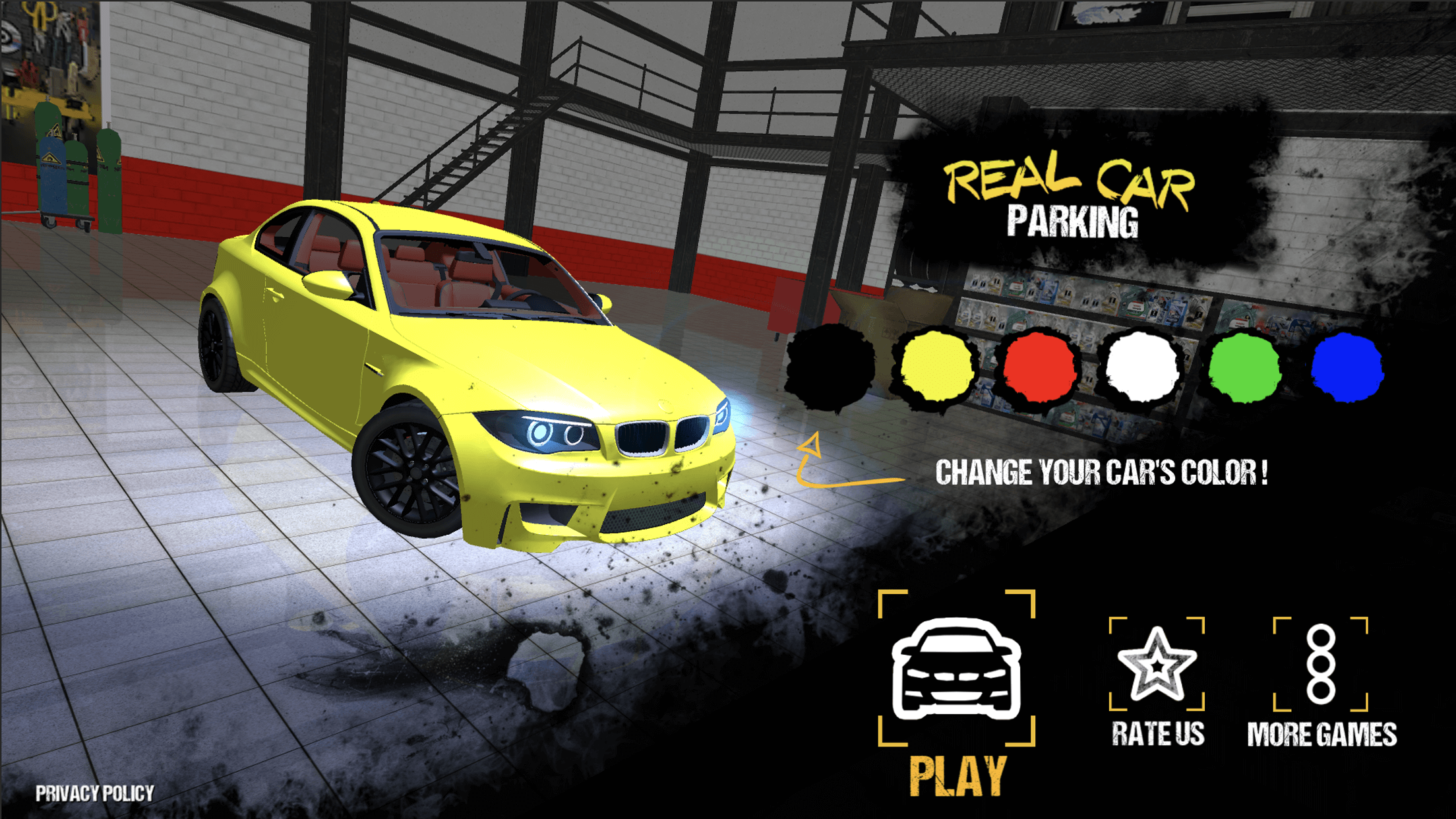Open the Rate Us star button
Viewport: 1456px width, 819px height.
coord(1157,666)
